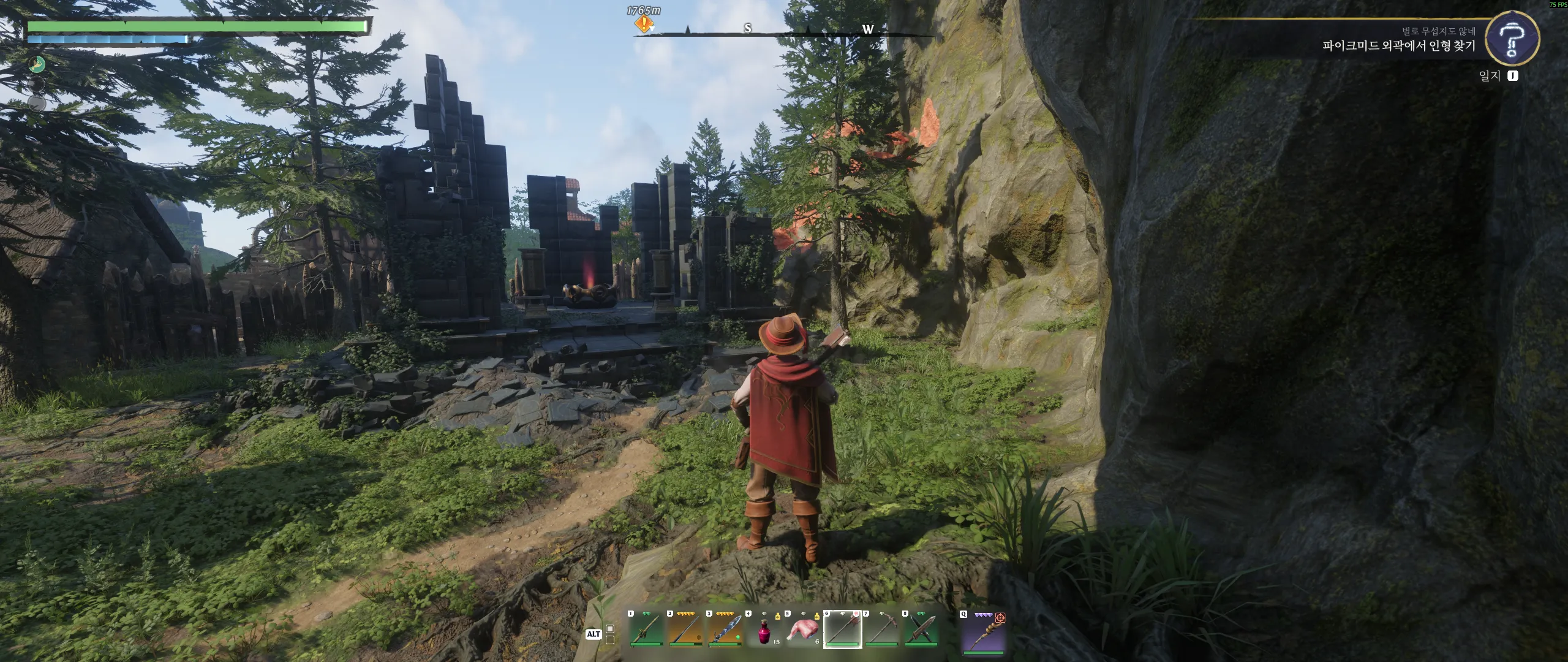The width and height of the screenshot is (1568, 662).
Task: Select the raw meat leg slot
Action: [803, 630]
